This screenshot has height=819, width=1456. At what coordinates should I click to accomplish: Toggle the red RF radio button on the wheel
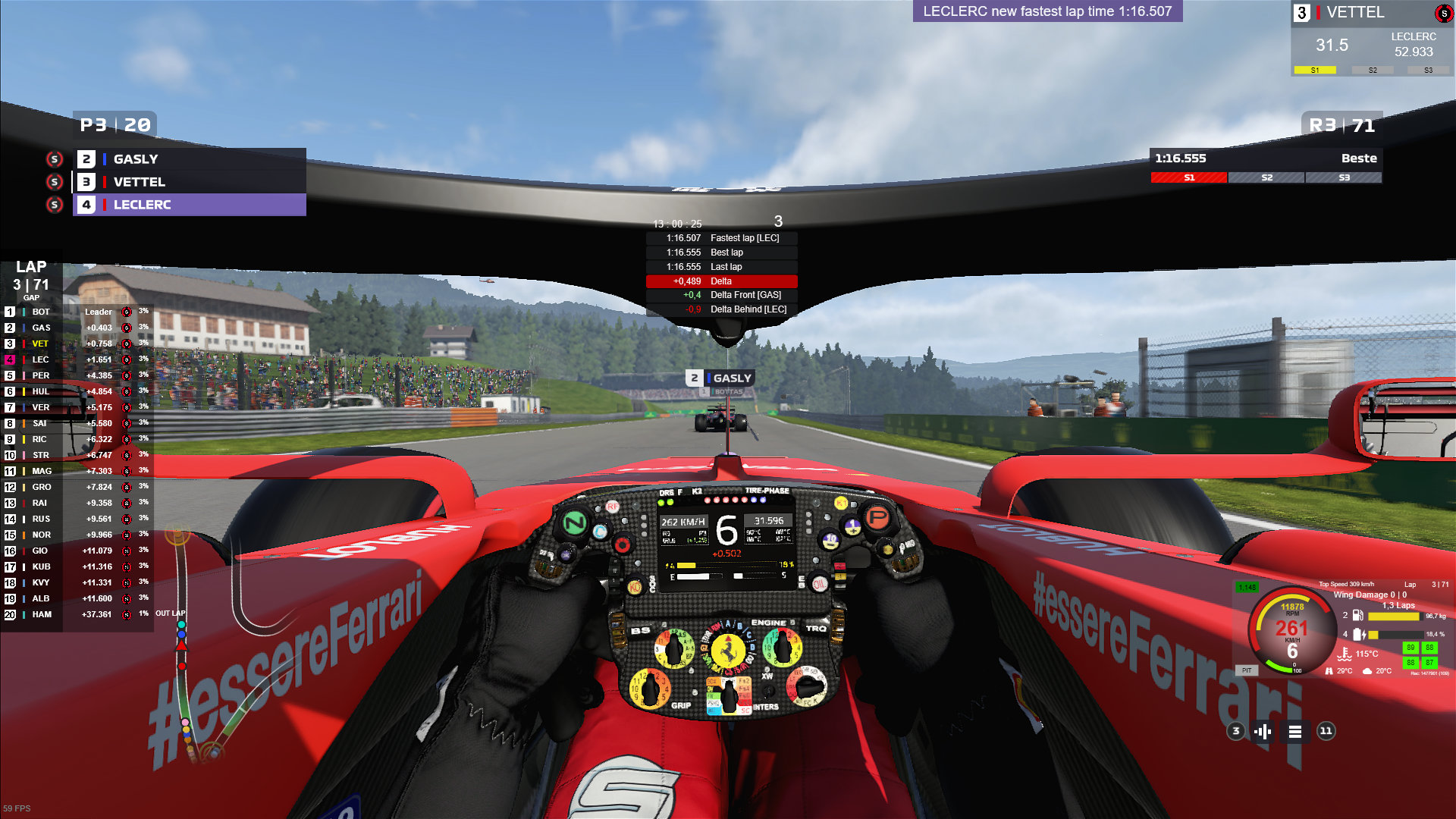click(x=613, y=507)
